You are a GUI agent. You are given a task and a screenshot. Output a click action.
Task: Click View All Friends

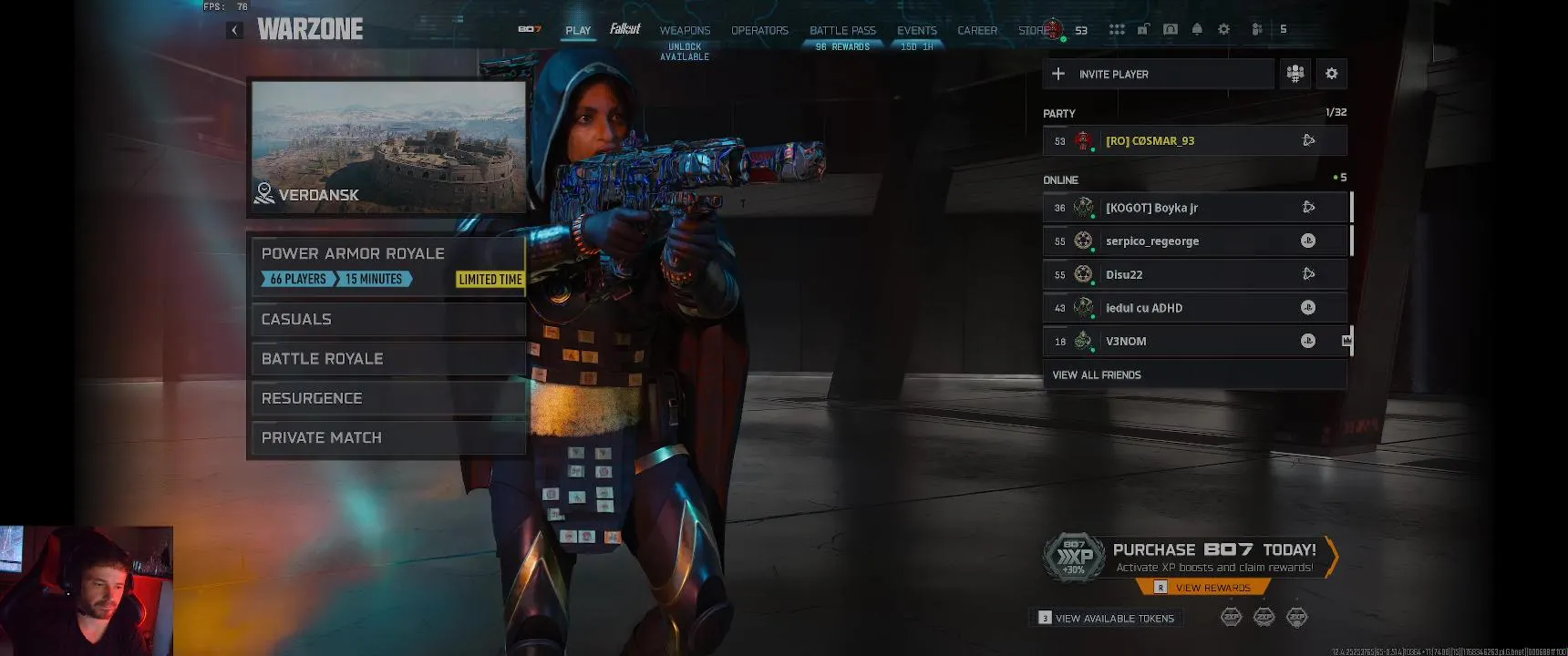(1097, 375)
